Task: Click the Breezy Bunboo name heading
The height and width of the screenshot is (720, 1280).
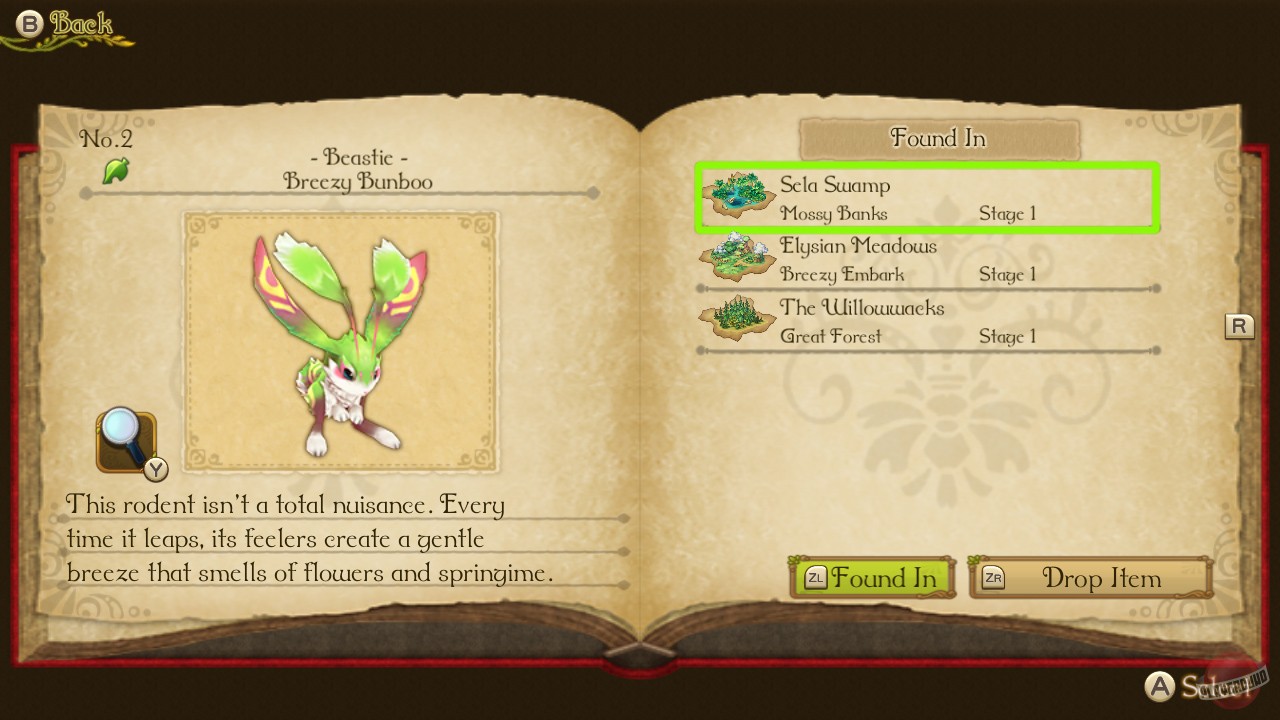Action: pos(358,182)
